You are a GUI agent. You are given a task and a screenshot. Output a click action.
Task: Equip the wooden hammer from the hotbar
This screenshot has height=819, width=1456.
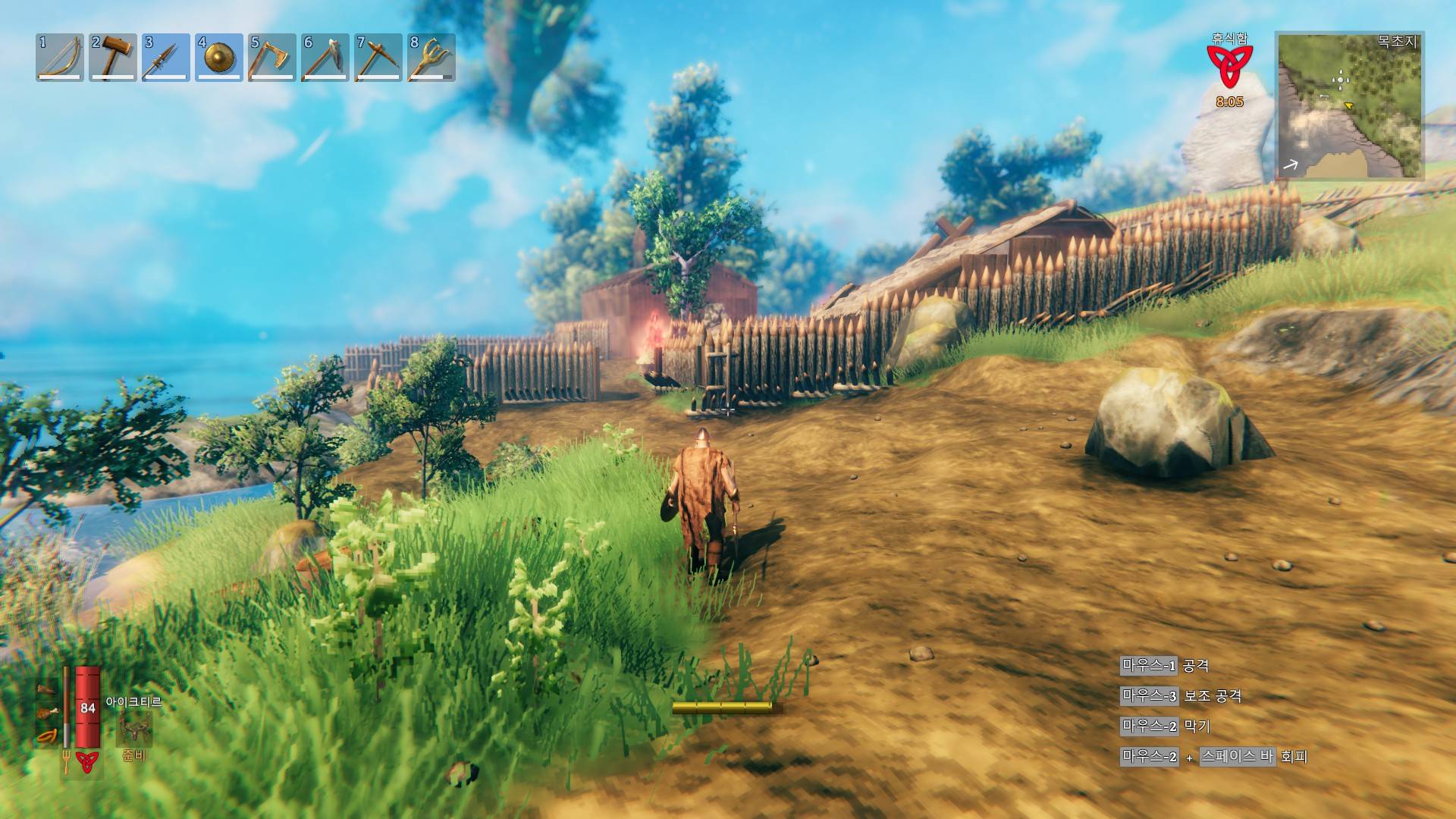click(113, 57)
